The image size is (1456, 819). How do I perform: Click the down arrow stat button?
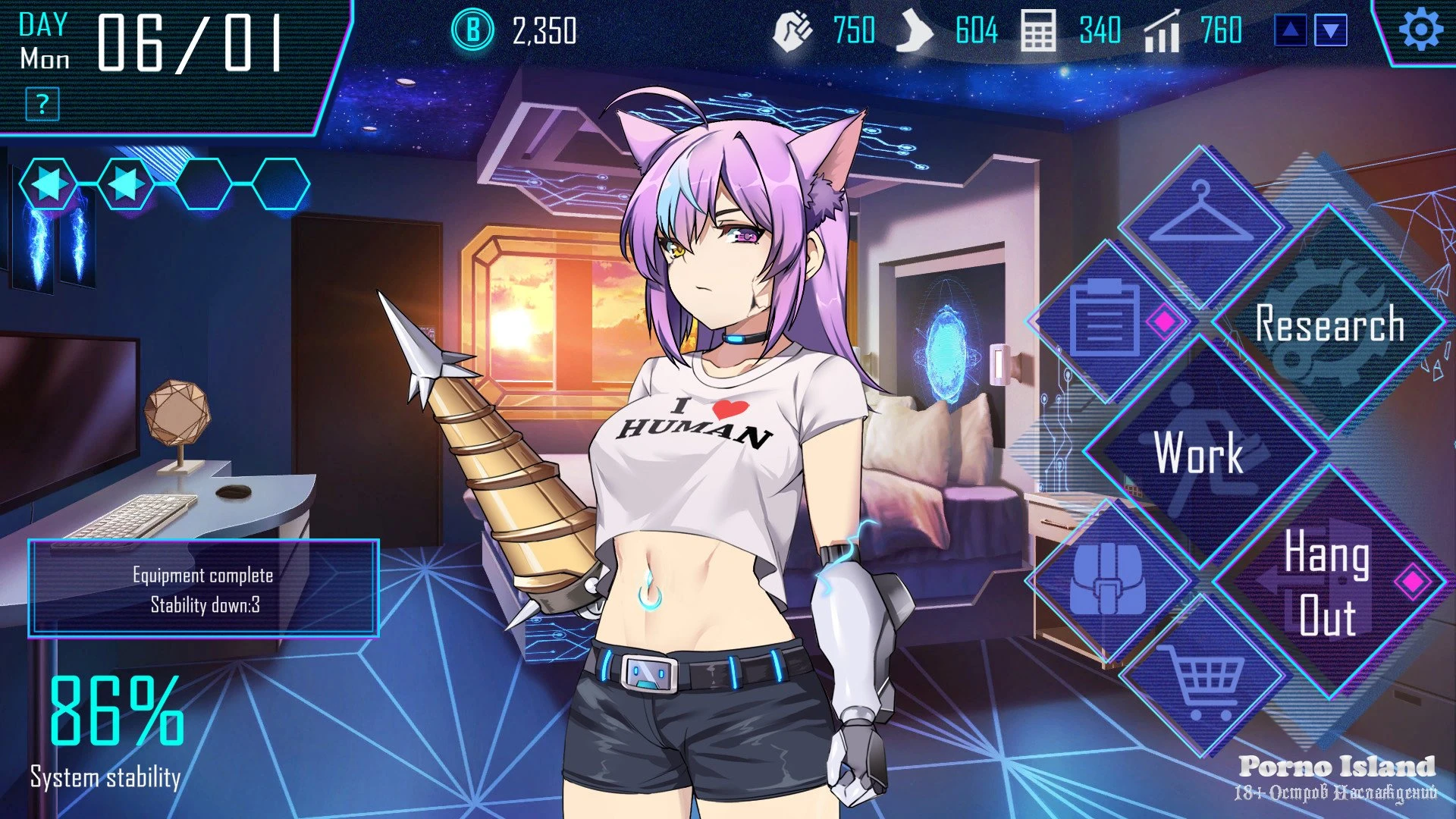pos(1332,31)
